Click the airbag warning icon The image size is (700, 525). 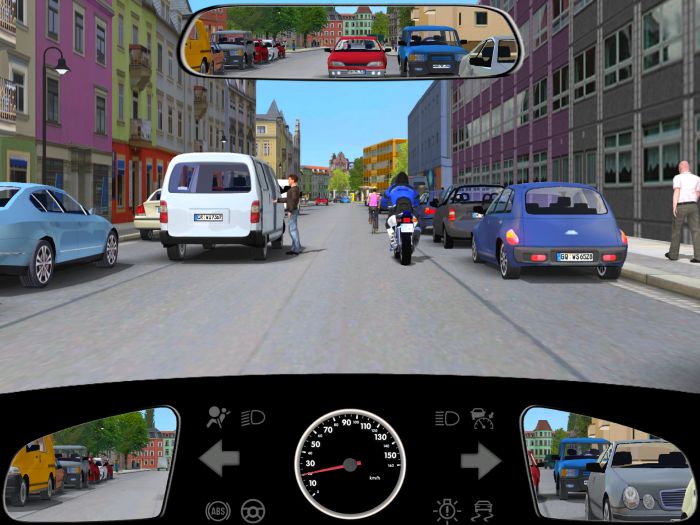coord(216,418)
